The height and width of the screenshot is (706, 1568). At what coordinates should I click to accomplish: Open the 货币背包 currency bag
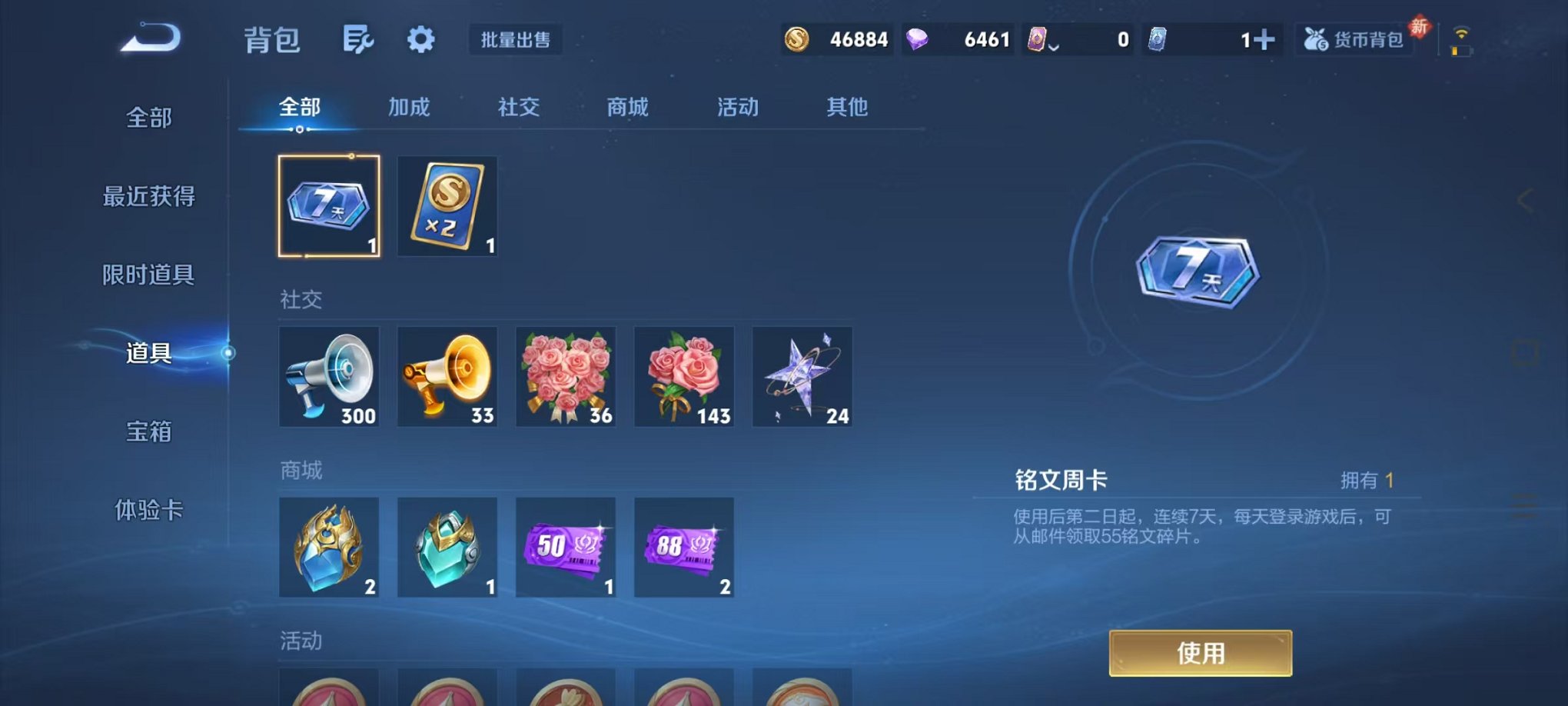tap(1355, 40)
